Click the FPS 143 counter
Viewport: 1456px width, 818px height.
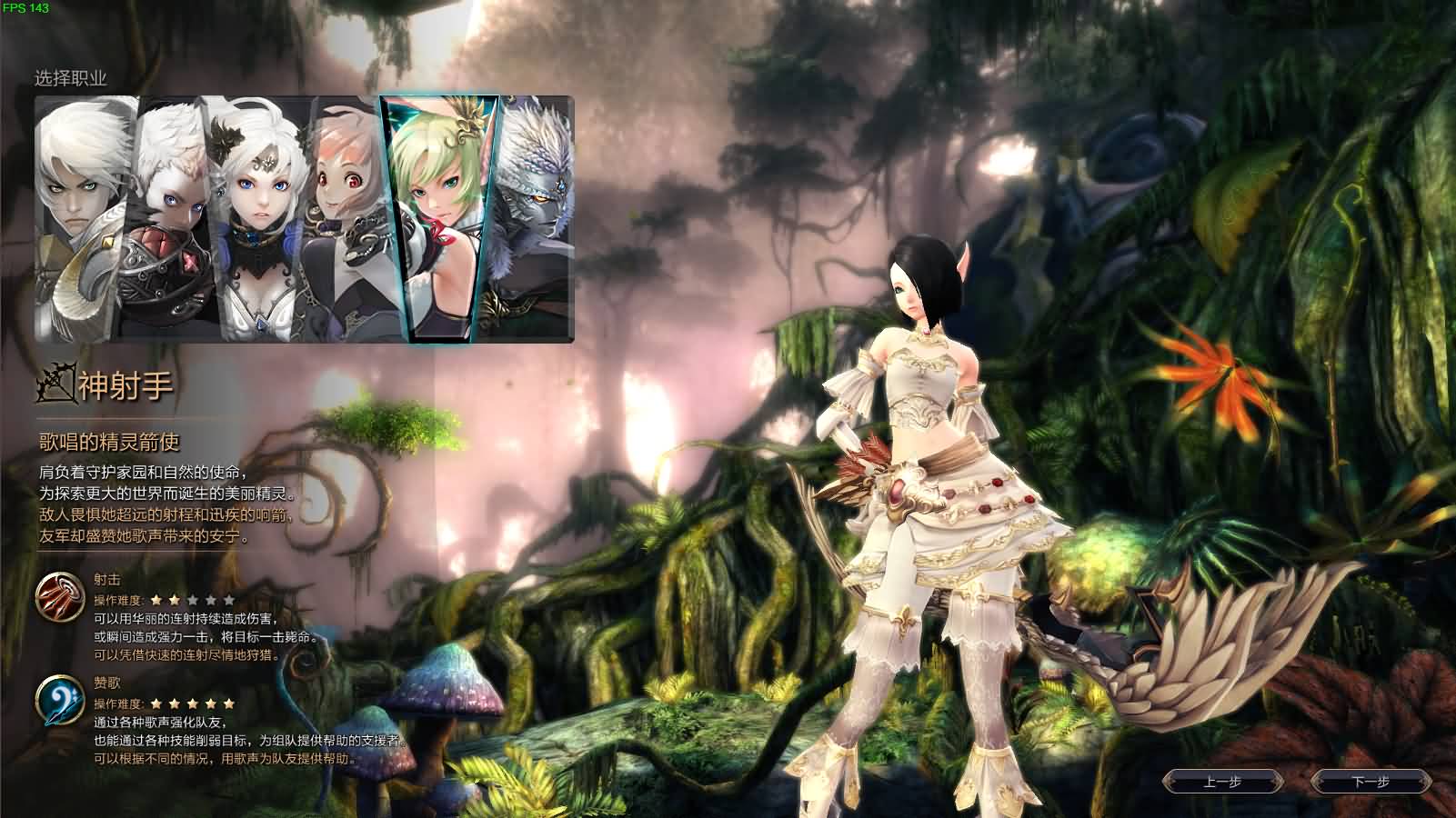click(25, 7)
